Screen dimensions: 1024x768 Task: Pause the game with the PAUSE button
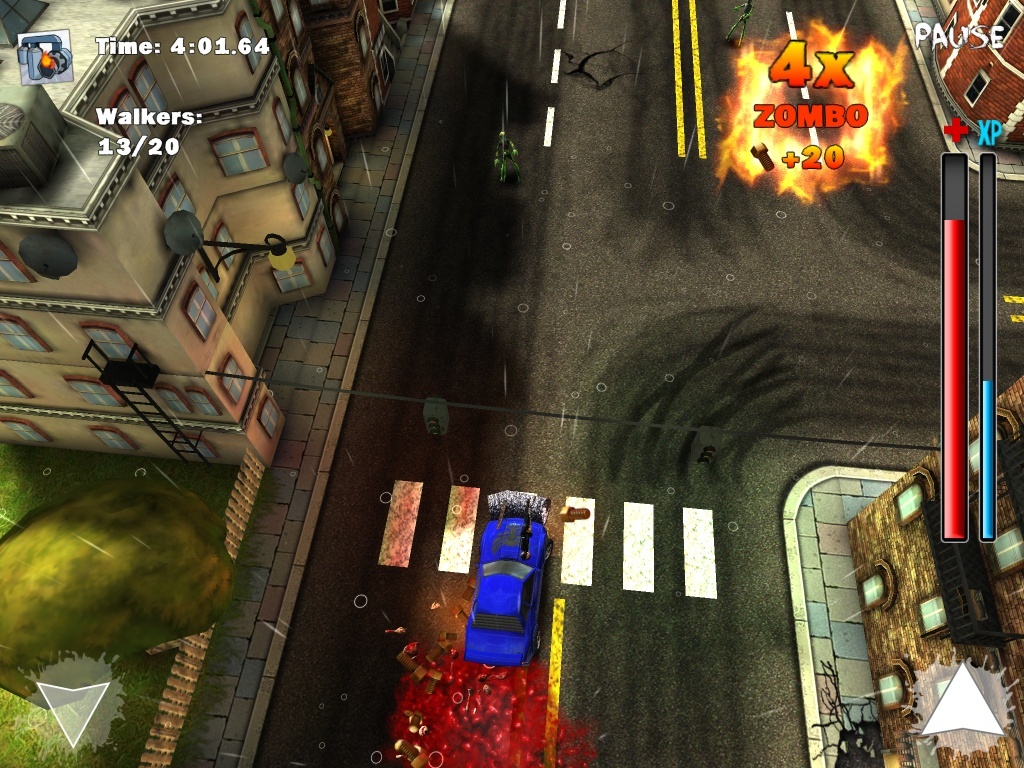959,36
